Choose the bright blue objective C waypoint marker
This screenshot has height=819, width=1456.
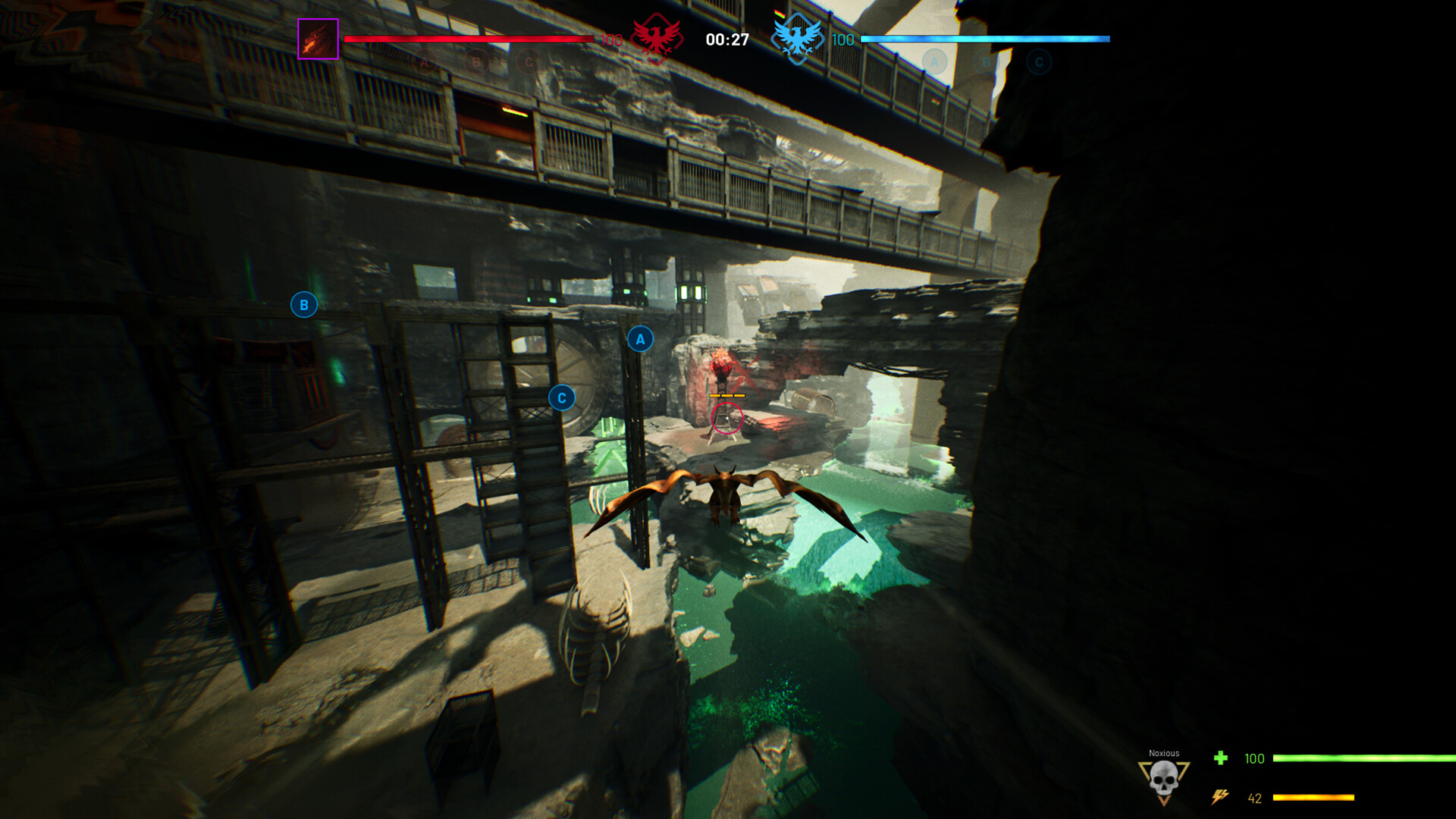pyautogui.click(x=562, y=398)
